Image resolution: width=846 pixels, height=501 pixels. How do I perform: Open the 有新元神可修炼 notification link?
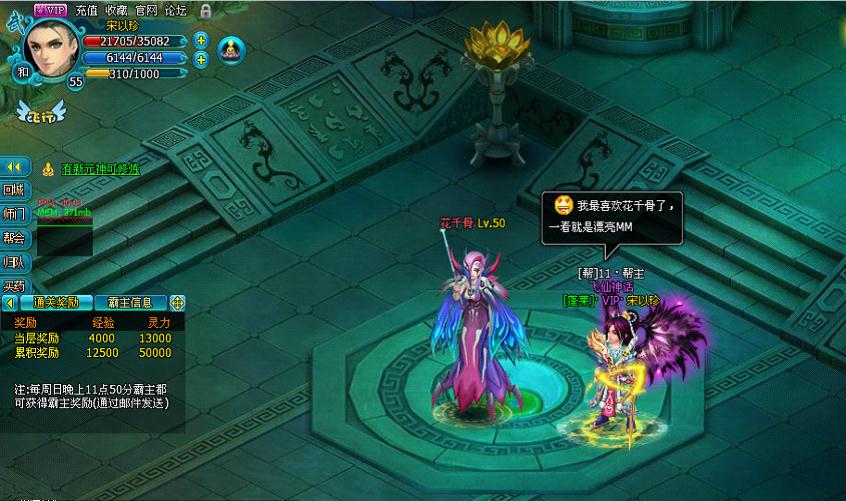pyautogui.click(x=100, y=169)
